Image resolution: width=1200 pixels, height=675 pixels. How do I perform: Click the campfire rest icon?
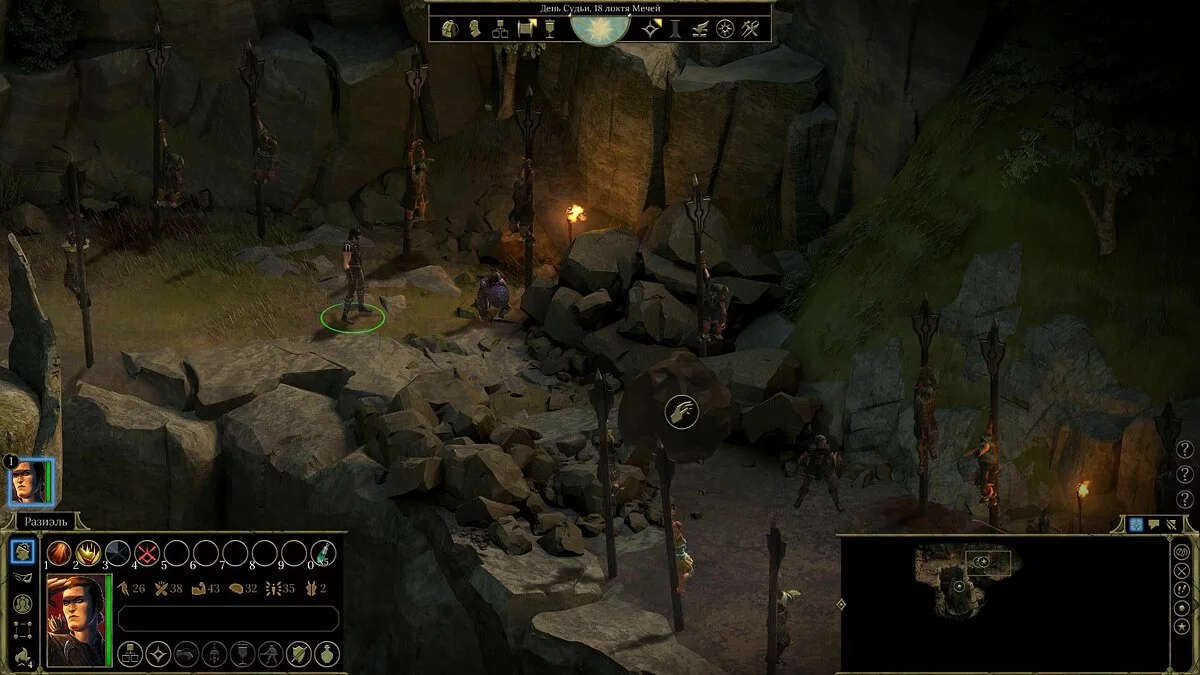coord(22,656)
